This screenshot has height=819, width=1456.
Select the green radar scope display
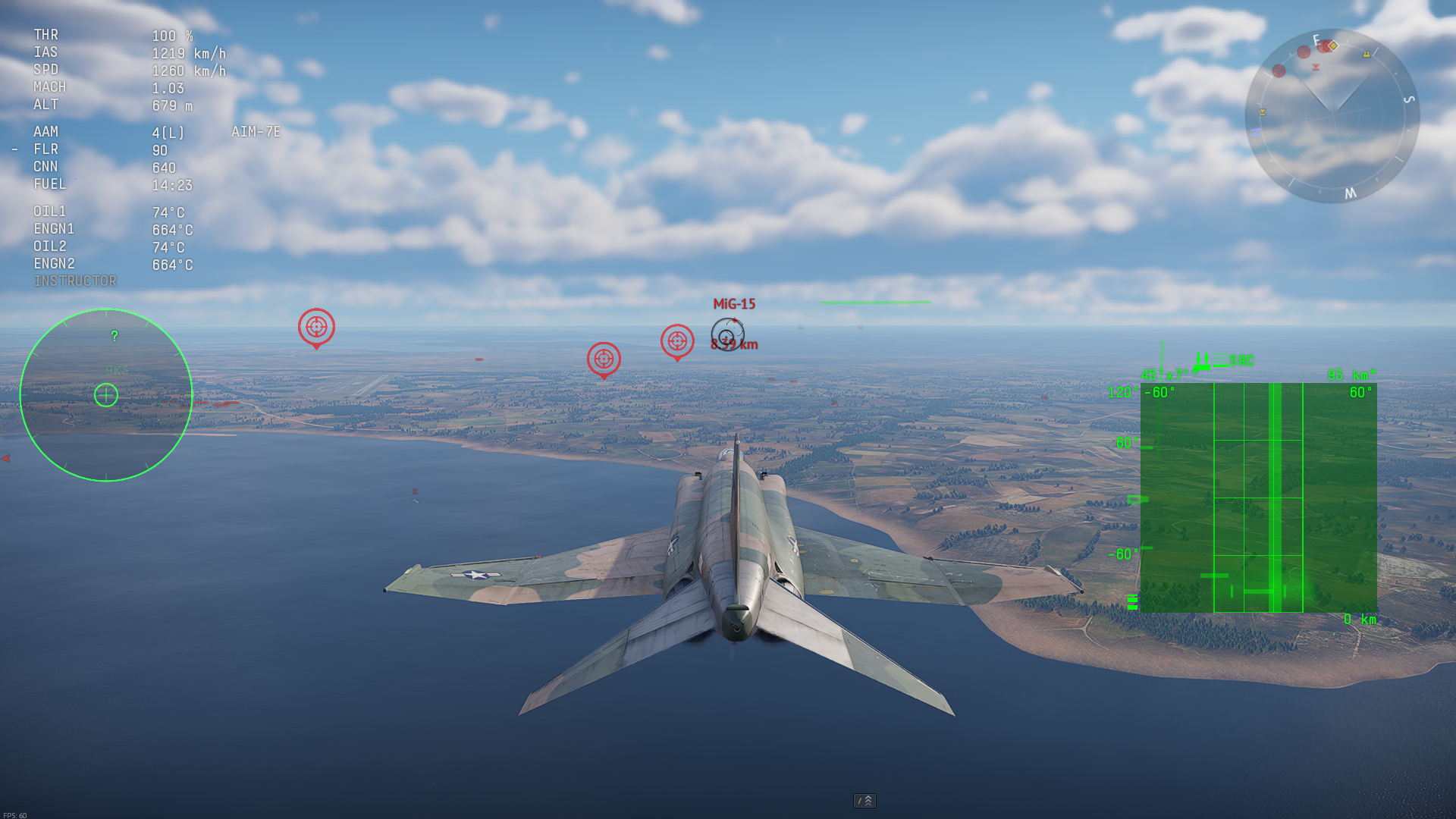point(1258,497)
